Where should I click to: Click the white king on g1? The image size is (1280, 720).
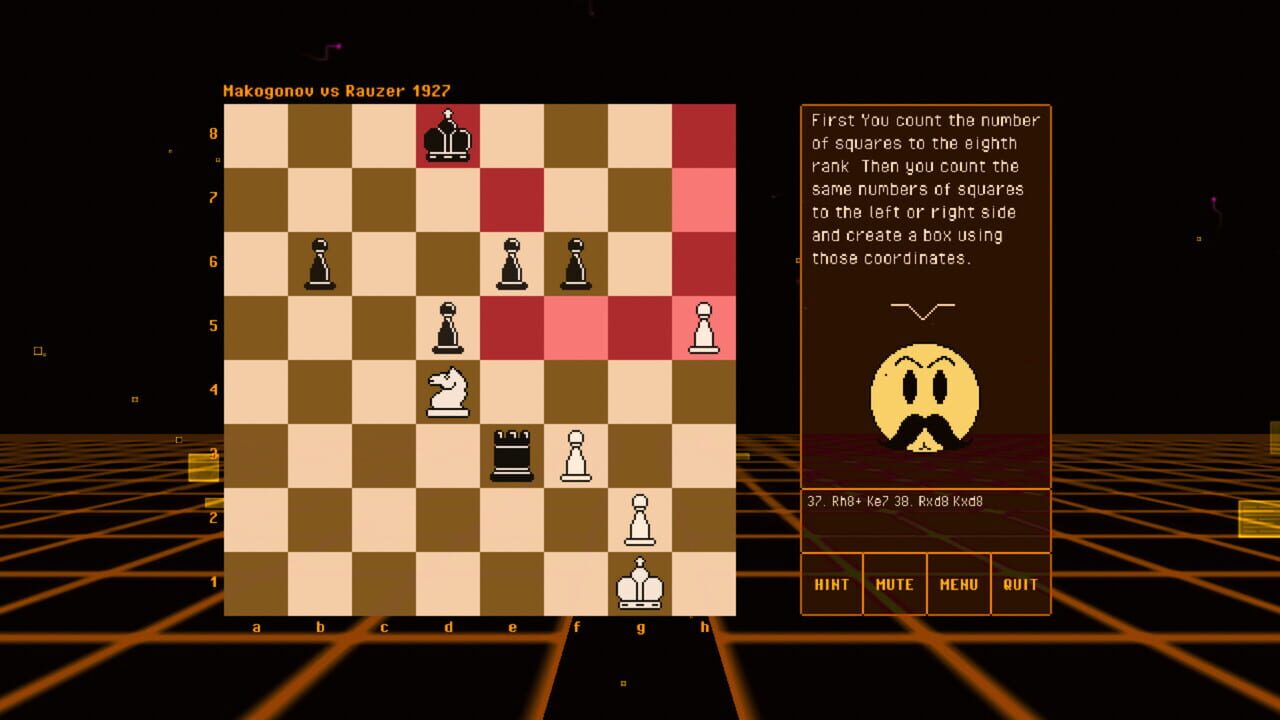pyautogui.click(x=639, y=585)
